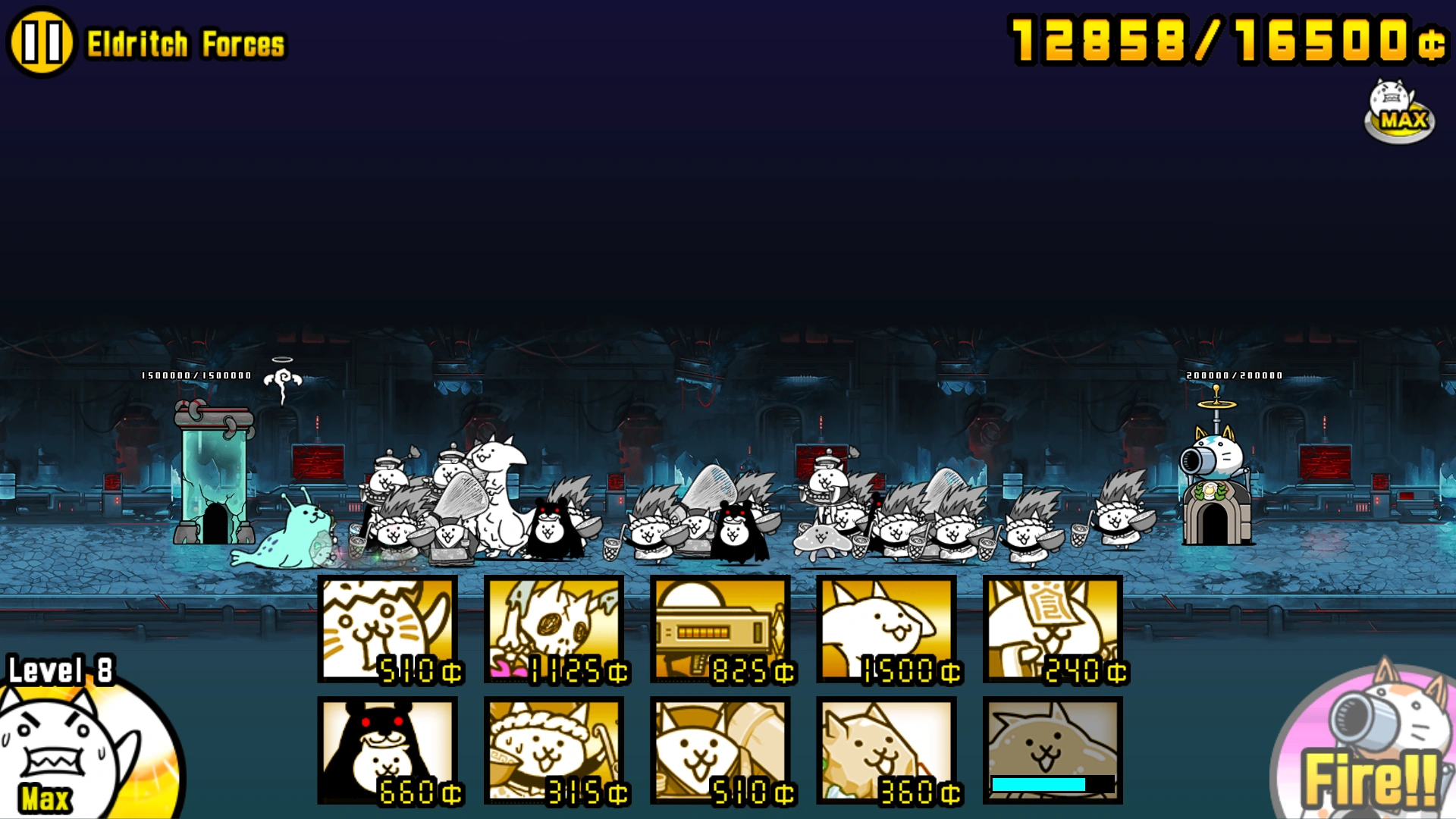This screenshot has width=1456, height=819.
Task: Pause the Eldritch Forces battle
Action: pyautogui.click(x=42, y=42)
